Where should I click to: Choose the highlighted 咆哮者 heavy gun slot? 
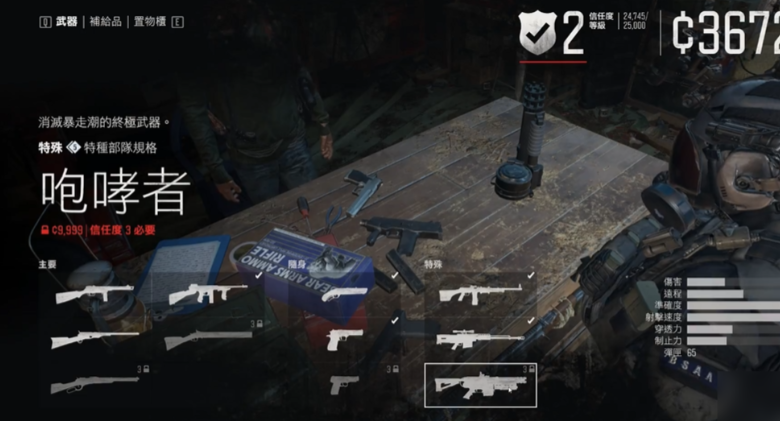coord(480,385)
